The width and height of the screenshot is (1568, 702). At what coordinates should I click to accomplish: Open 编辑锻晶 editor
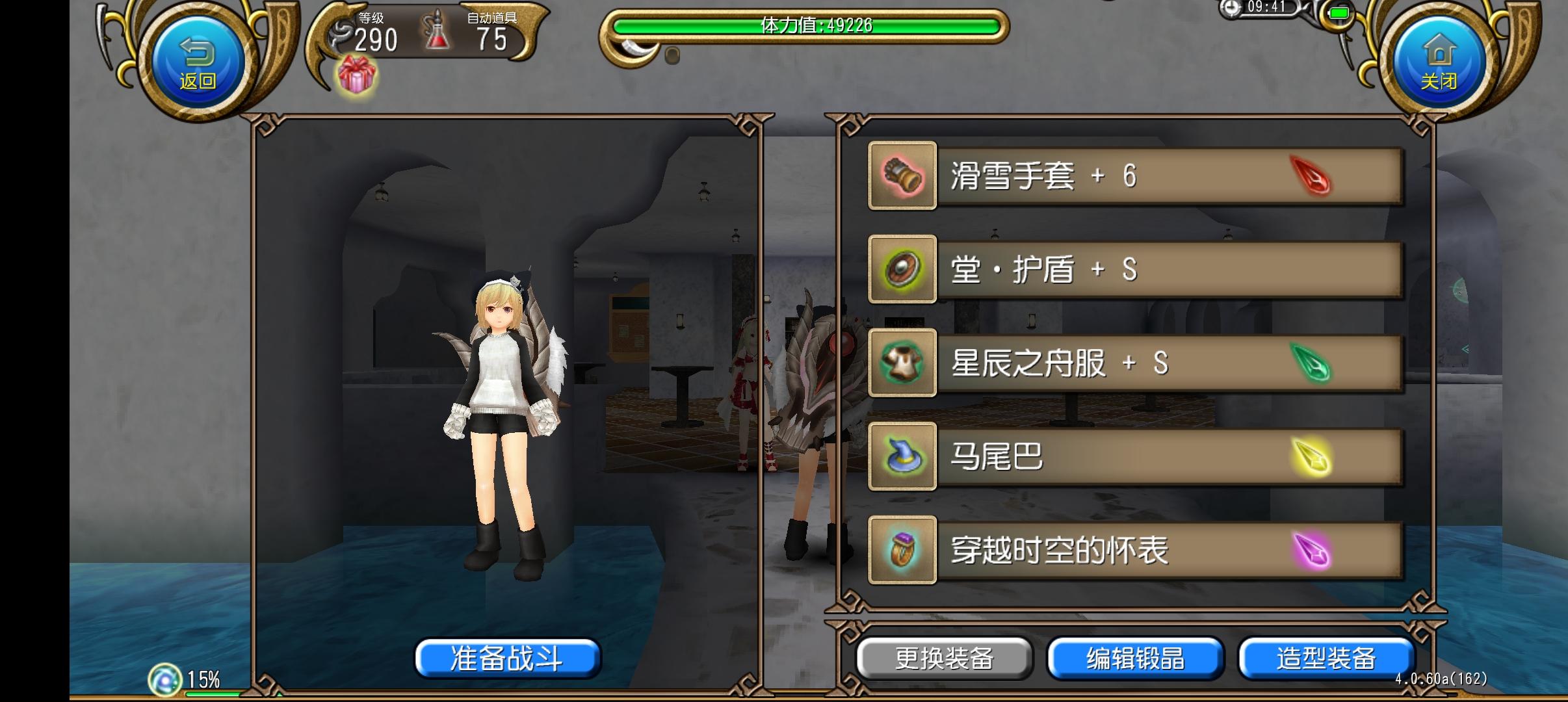[1136, 658]
